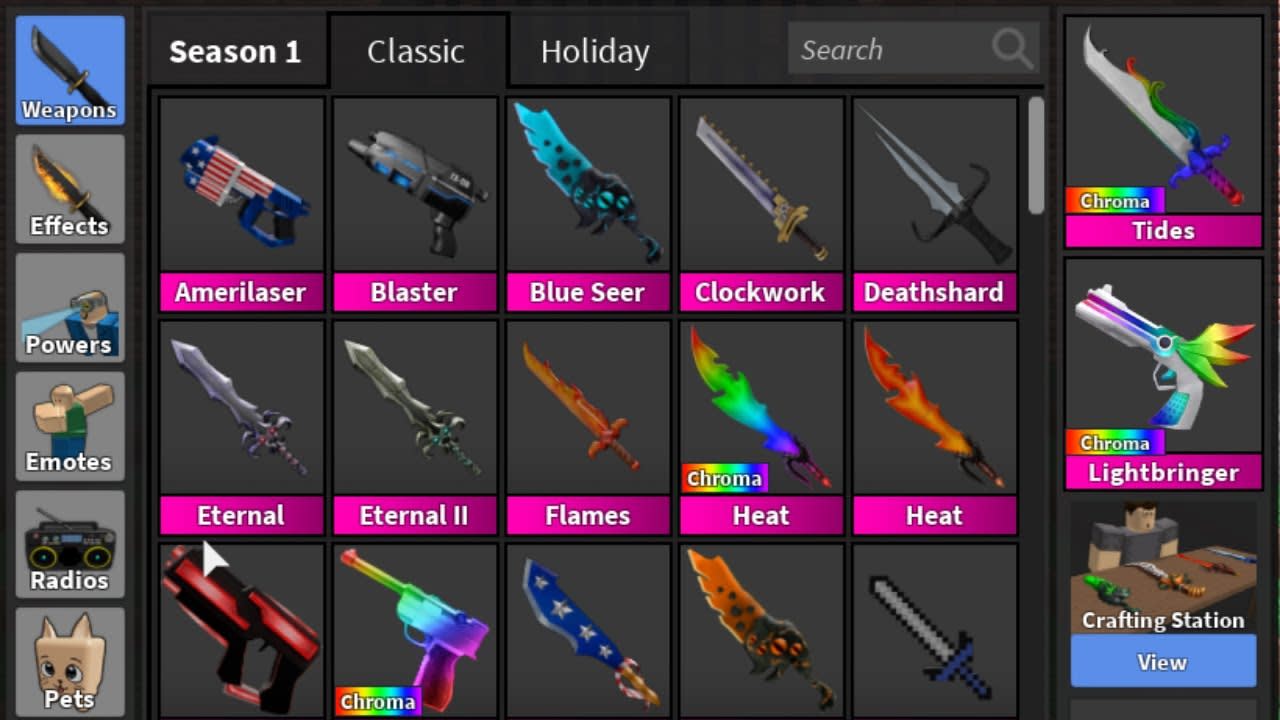Choose the Blaster gun slot
The image size is (1280, 720).
point(414,204)
